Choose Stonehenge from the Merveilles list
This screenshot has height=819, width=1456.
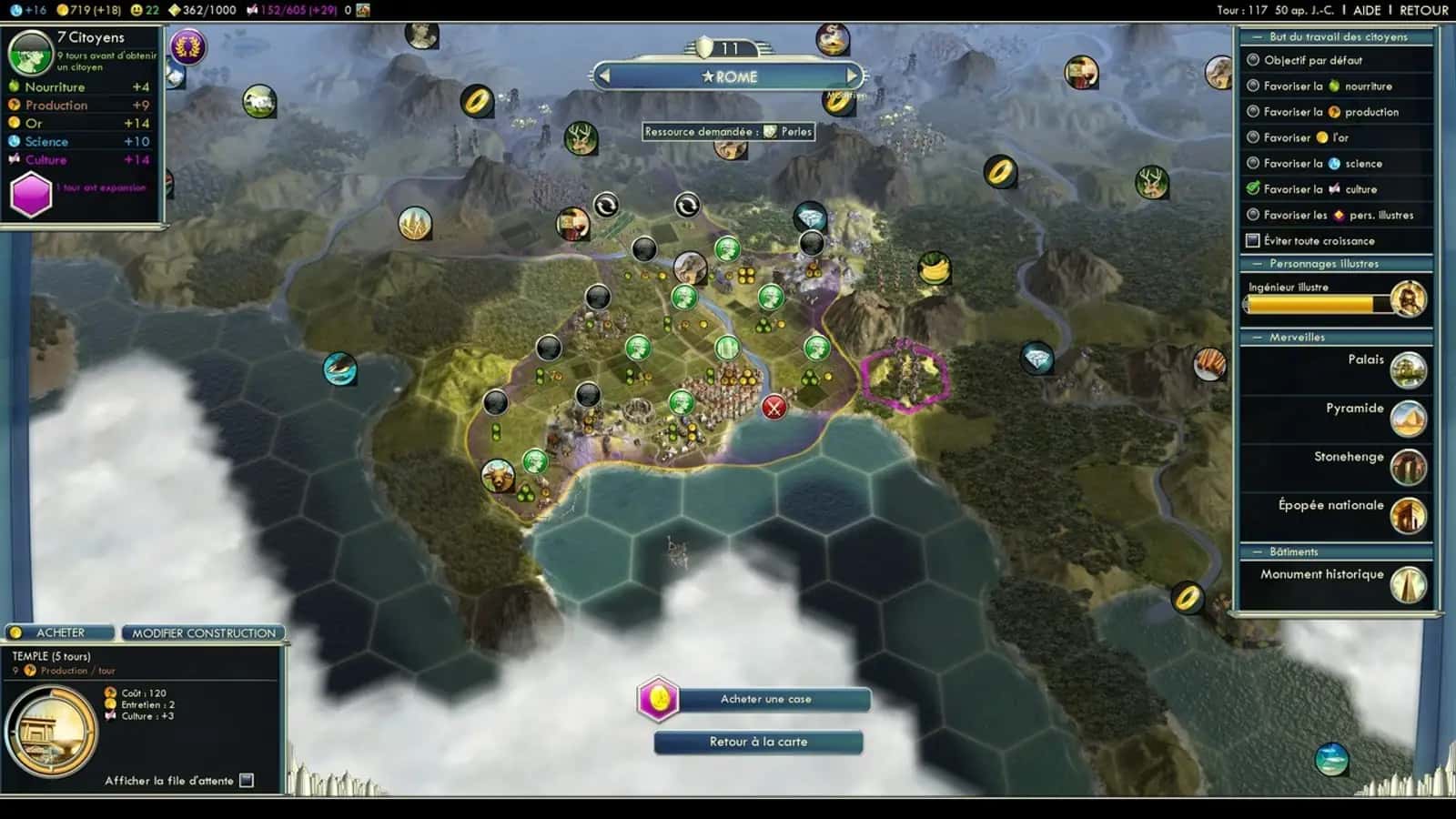(x=1407, y=469)
